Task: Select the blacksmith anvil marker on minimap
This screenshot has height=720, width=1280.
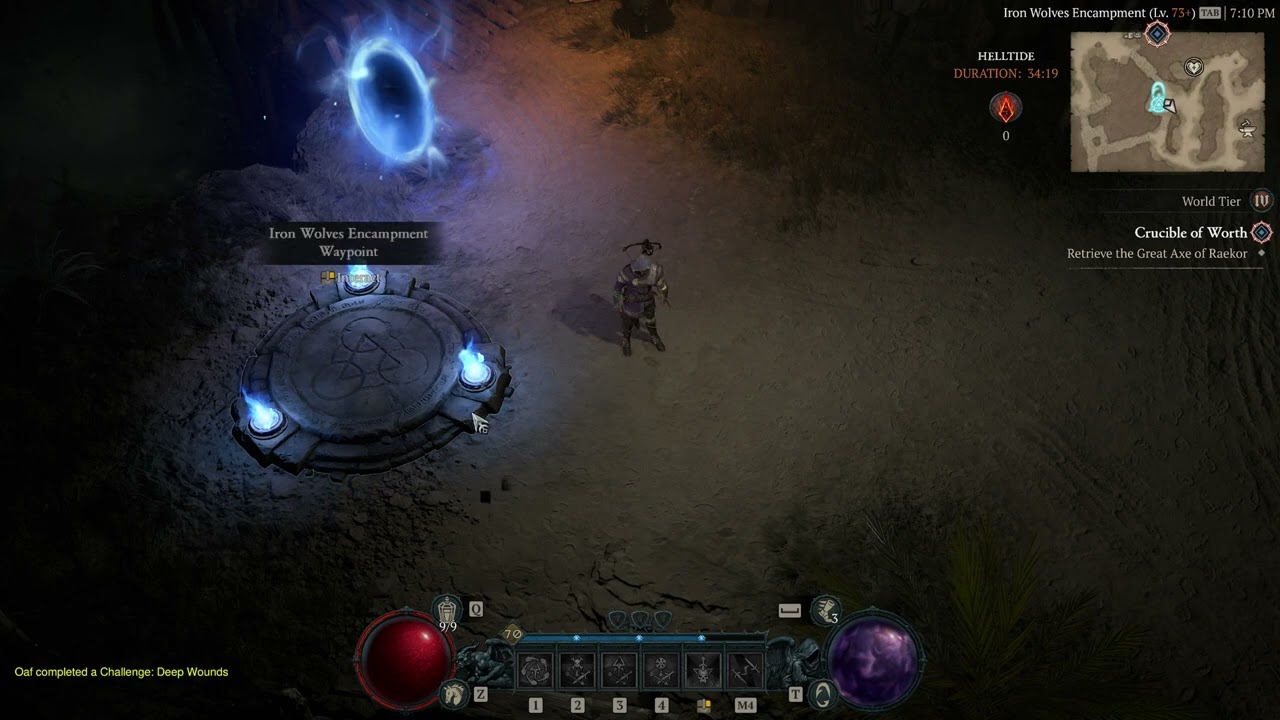Action: coord(1246,128)
